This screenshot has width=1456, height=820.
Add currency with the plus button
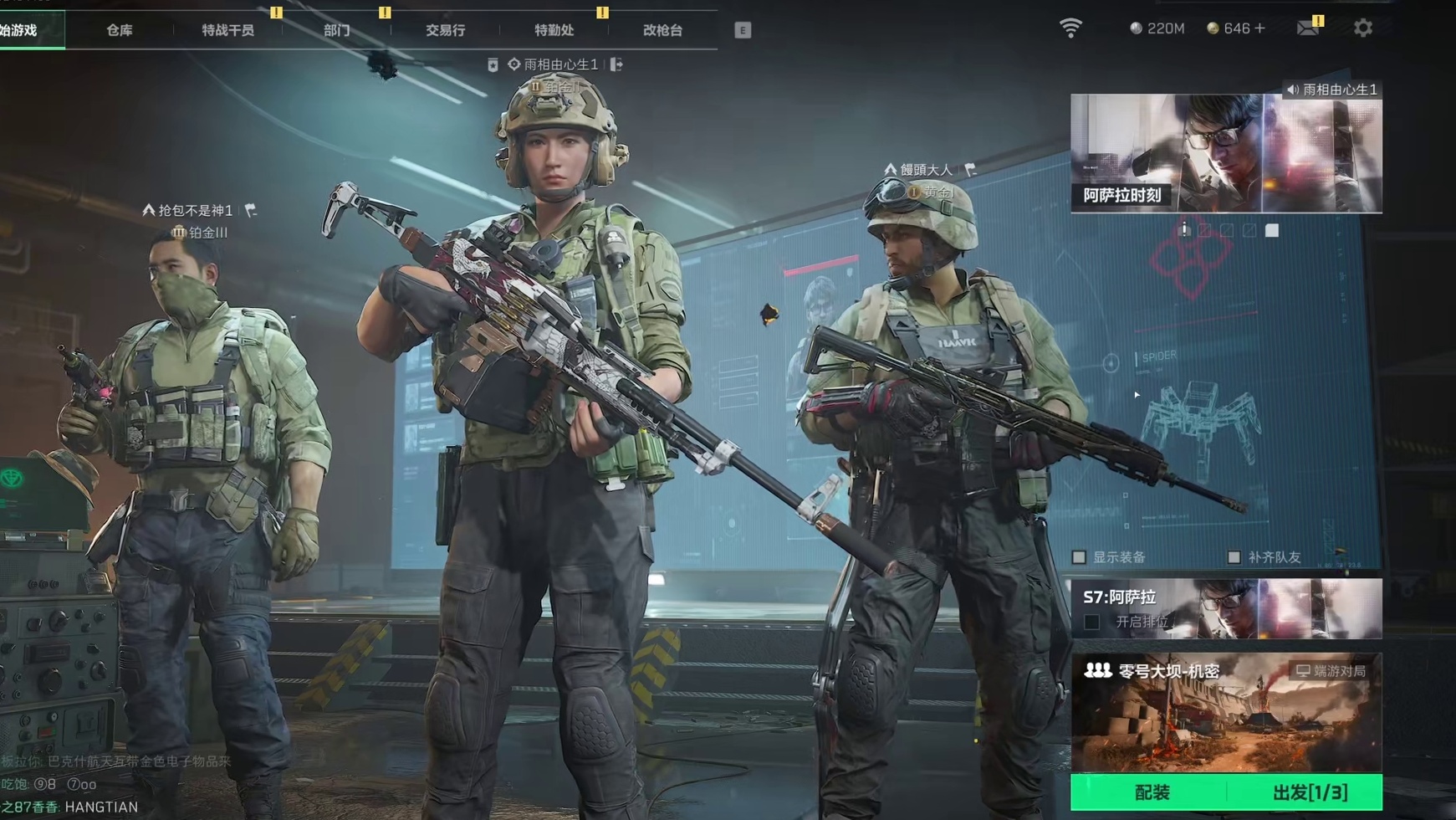(1260, 28)
